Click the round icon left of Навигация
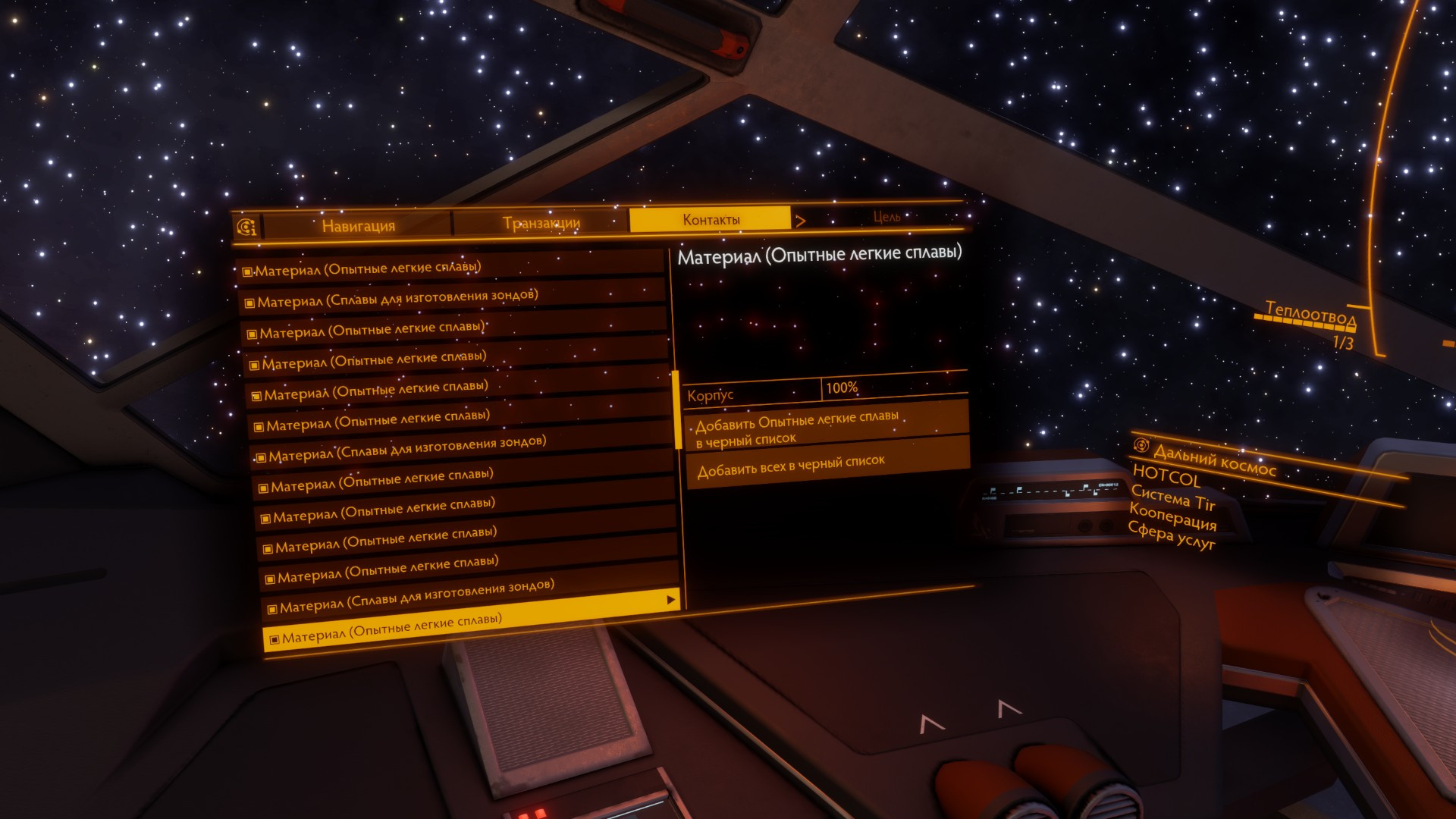Image resolution: width=1456 pixels, height=819 pixels. 246,227
